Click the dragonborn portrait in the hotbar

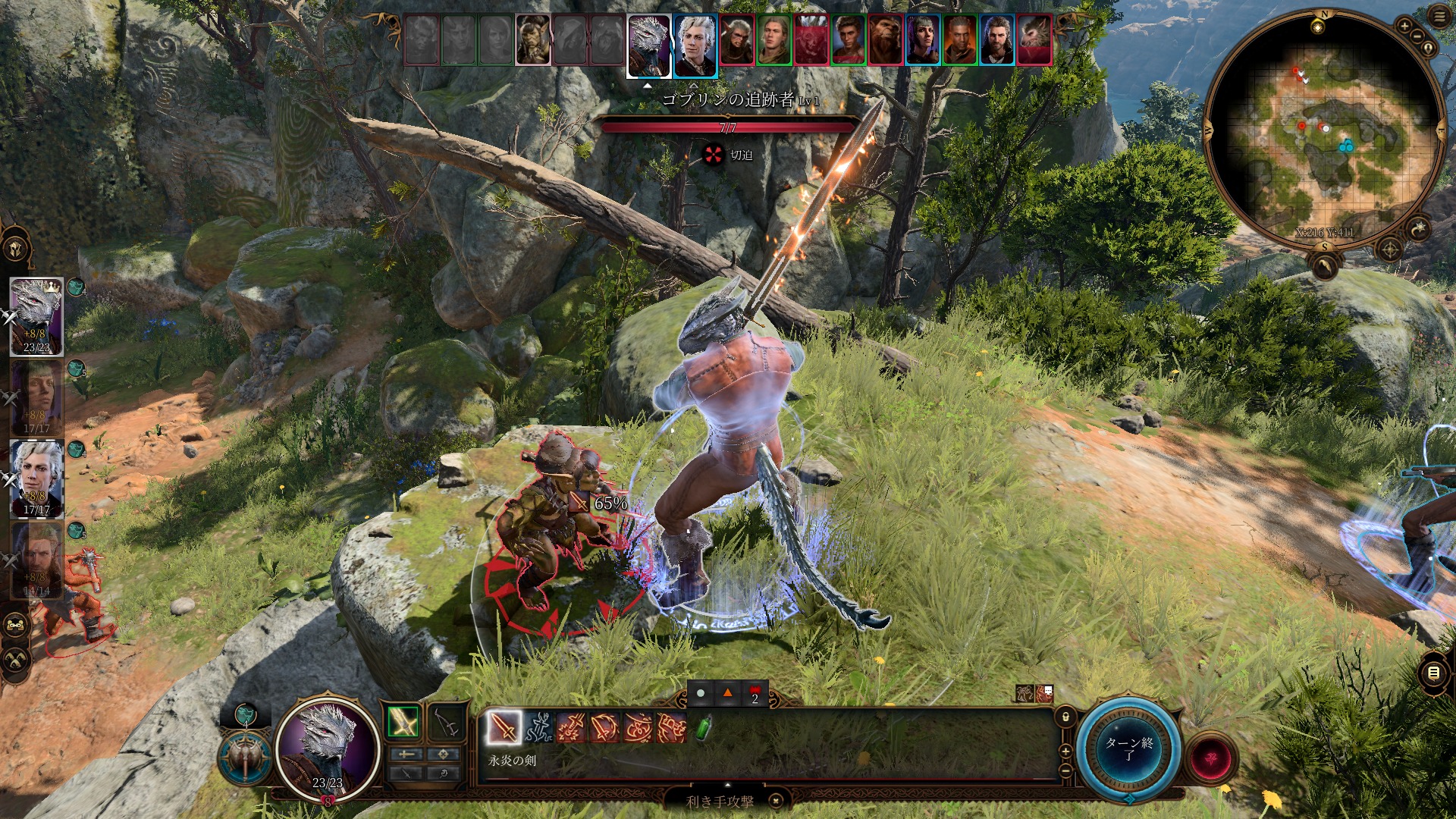coord(328,746)
